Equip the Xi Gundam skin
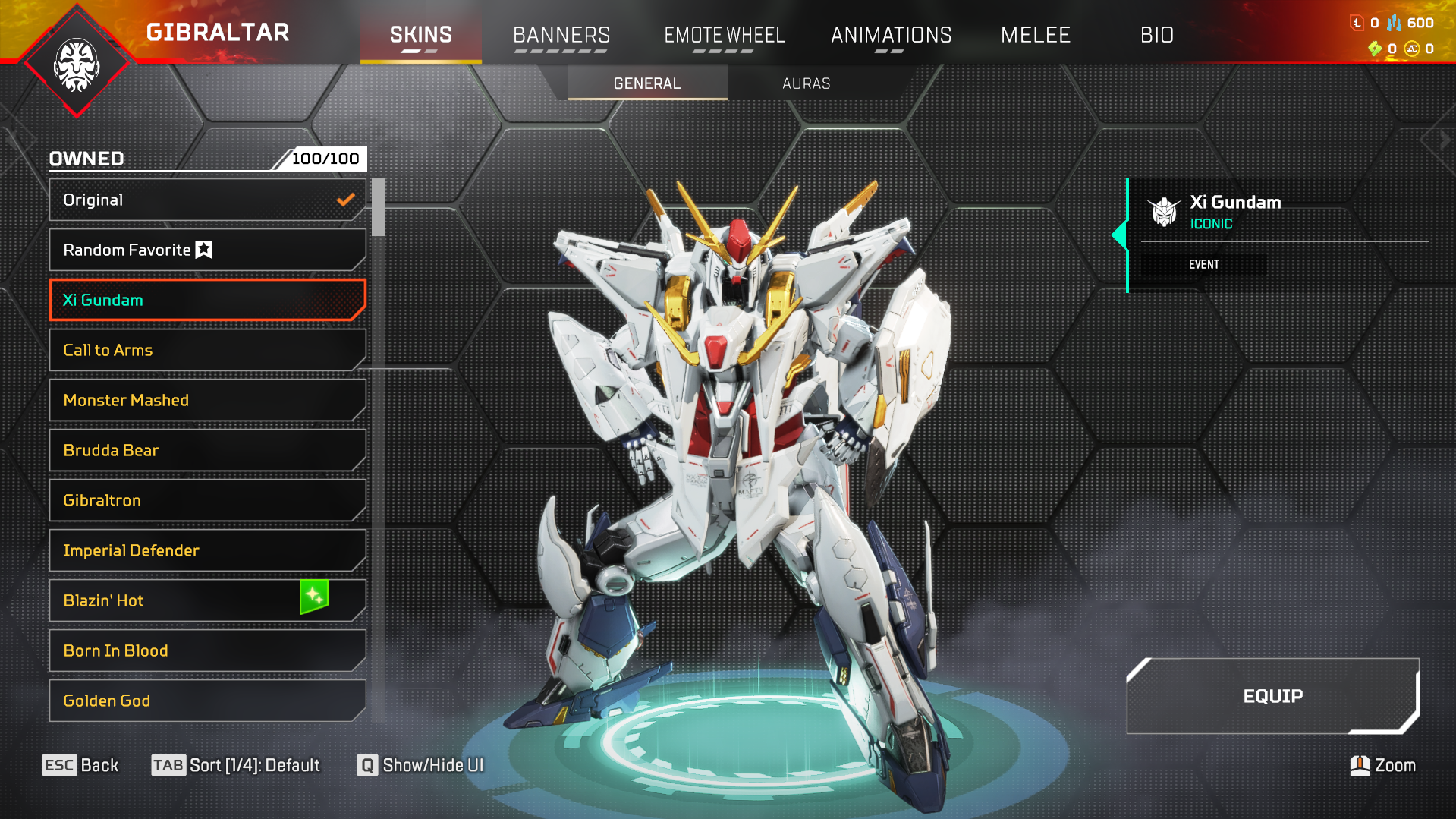Screen dimensions: 1456x819 point(1272,696)
